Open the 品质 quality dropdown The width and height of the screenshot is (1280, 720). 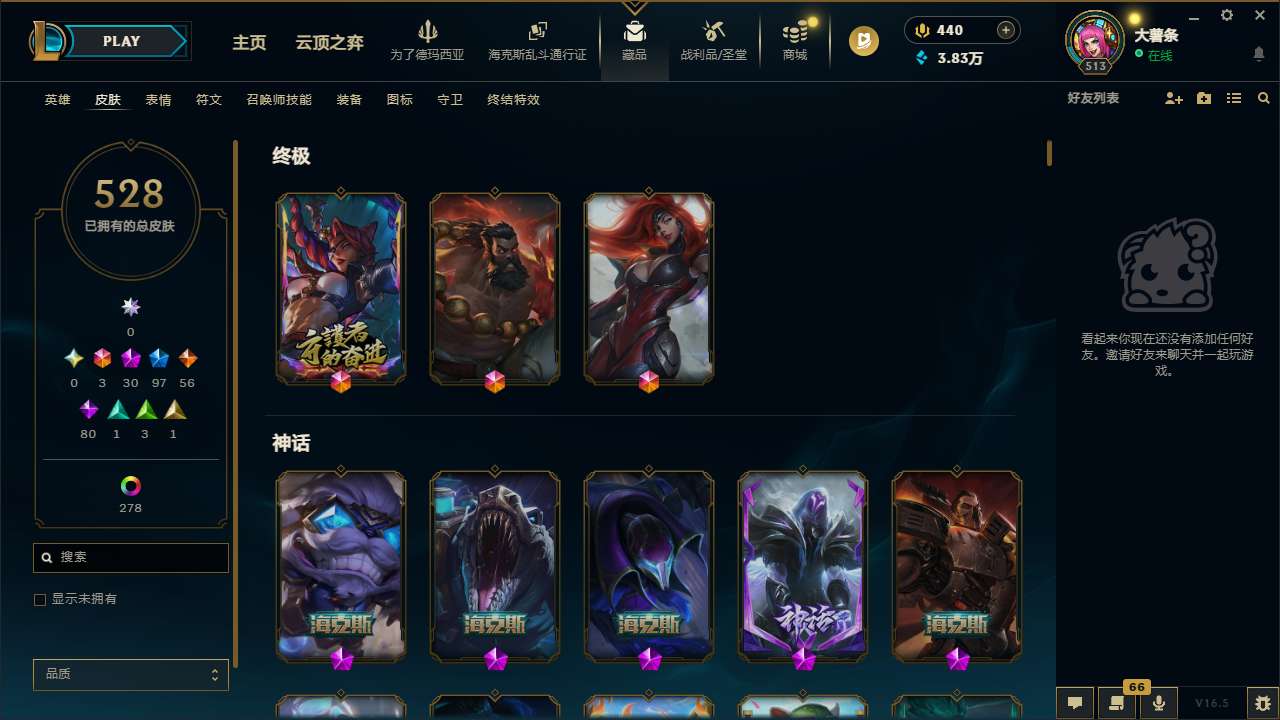(x=130, y=674)
